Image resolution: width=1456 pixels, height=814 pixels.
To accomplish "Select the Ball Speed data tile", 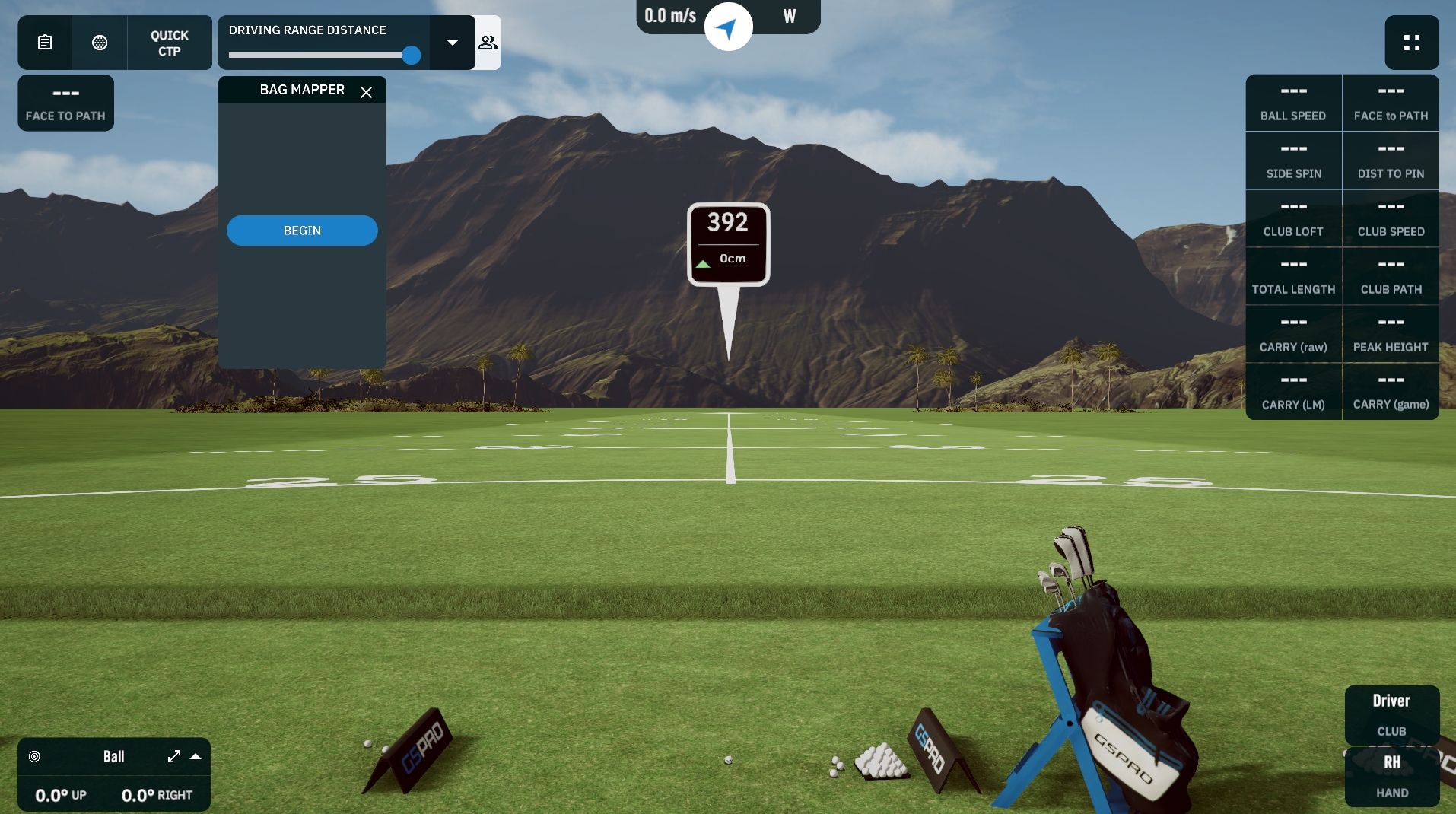I will (1293, 103).
